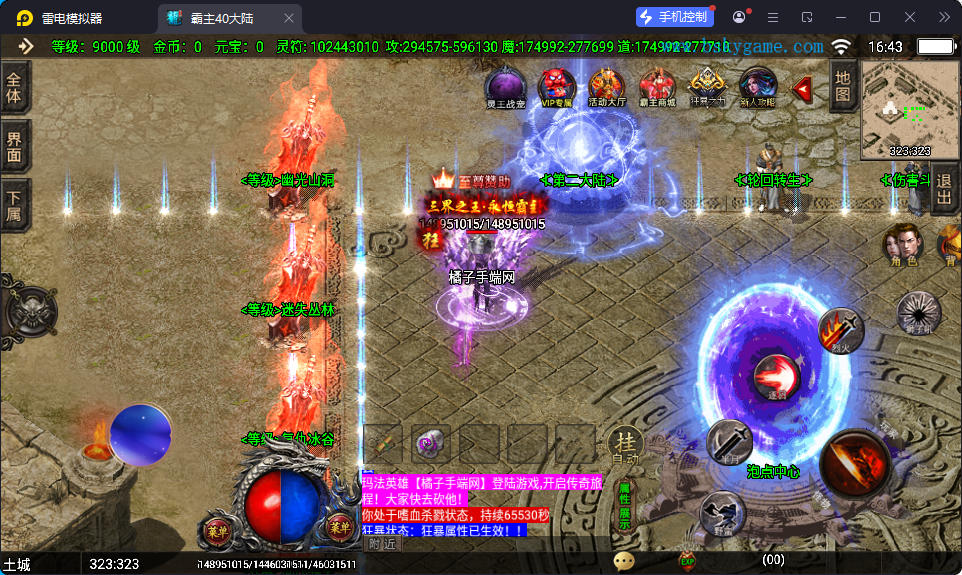Open the 角色 character sheet icon

click(x=904, y=245)
